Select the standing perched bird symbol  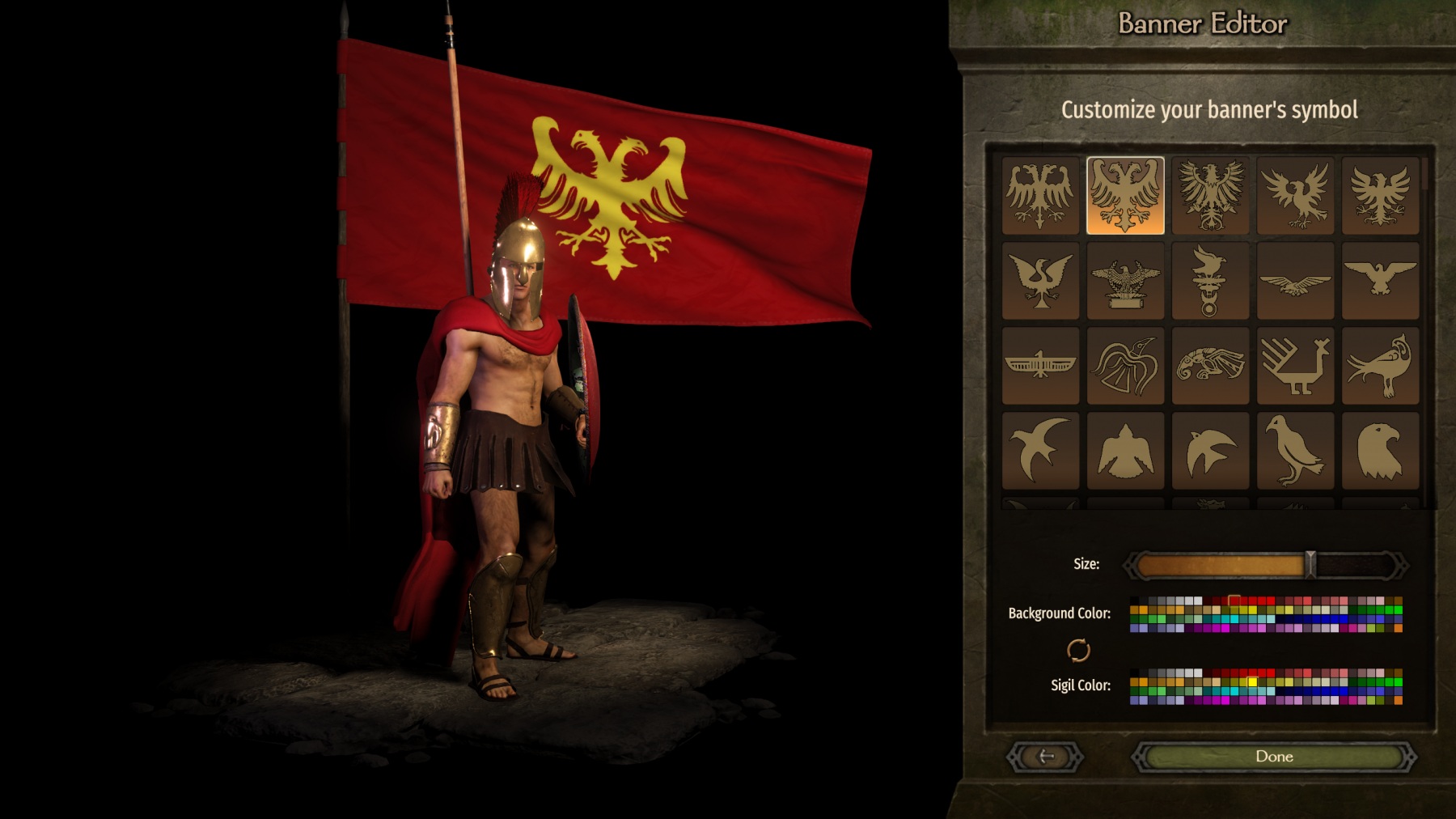pos(1295,450)
